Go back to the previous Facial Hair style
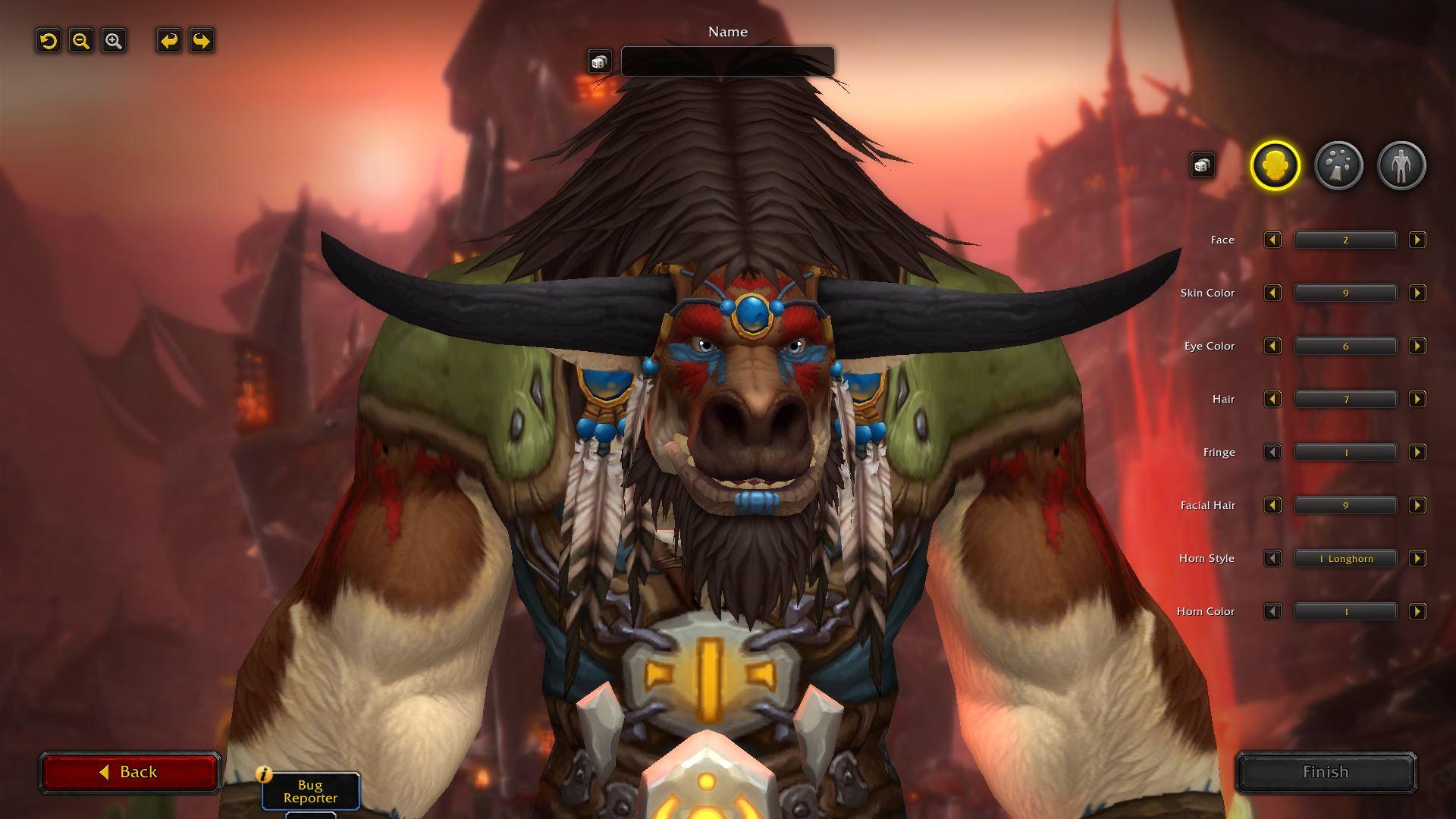Screen dimensions: 1456x819 coord(1273,505)
